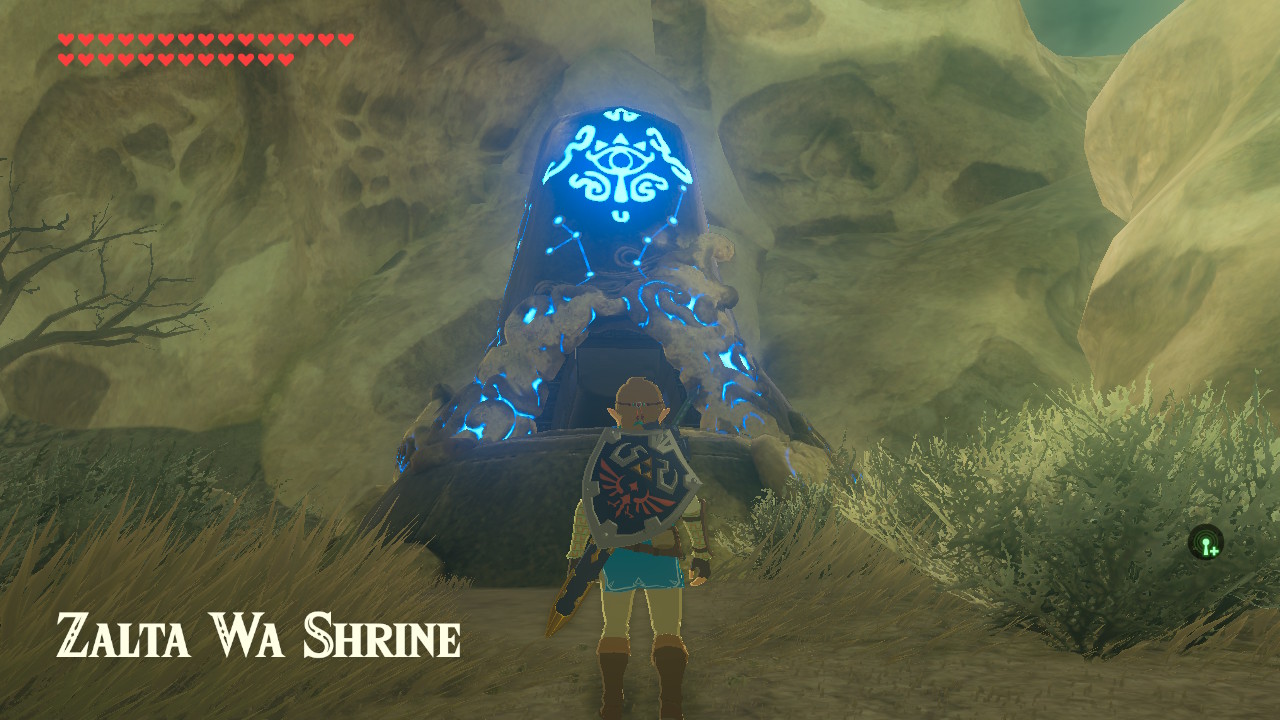Viewport: 1280px width, 720px height.
Task: Toggle the Sheikah Sensor by clicking its indicator
Action: tap(1205, 541)
